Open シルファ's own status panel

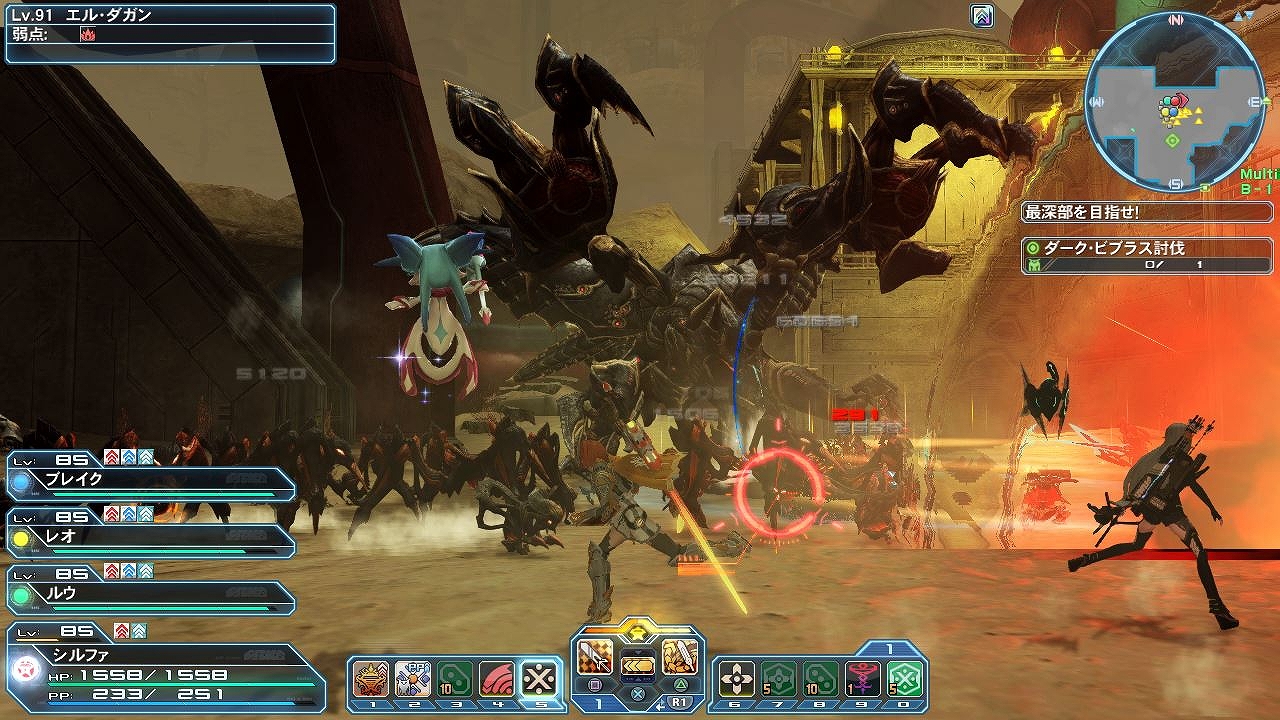click(x=165, y=668)
